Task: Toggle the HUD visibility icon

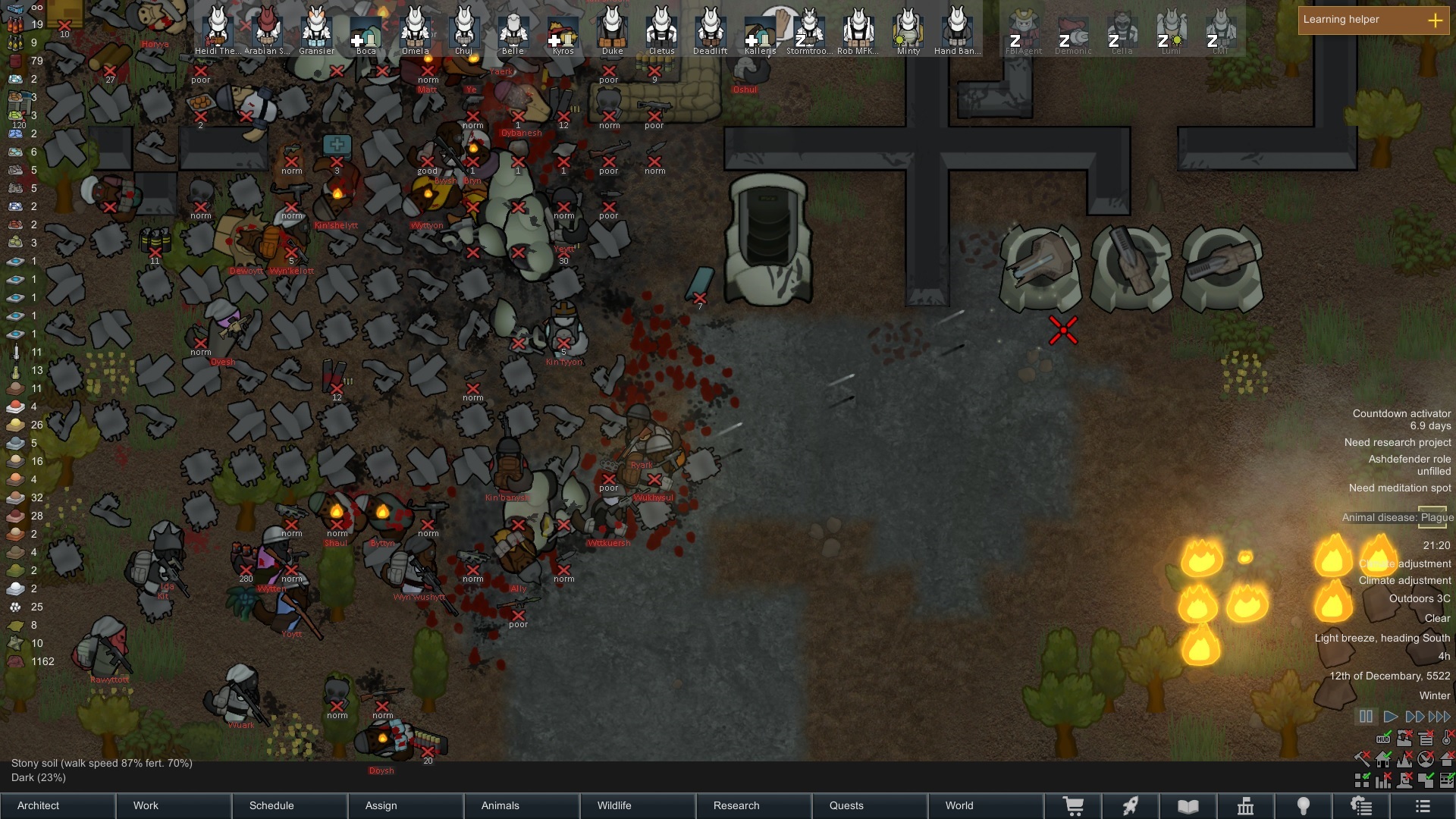Action: point(1383,739)
